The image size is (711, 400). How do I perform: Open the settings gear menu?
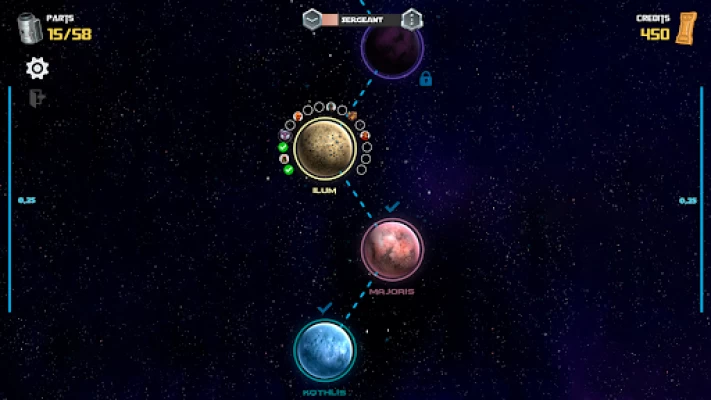point(37,68)
